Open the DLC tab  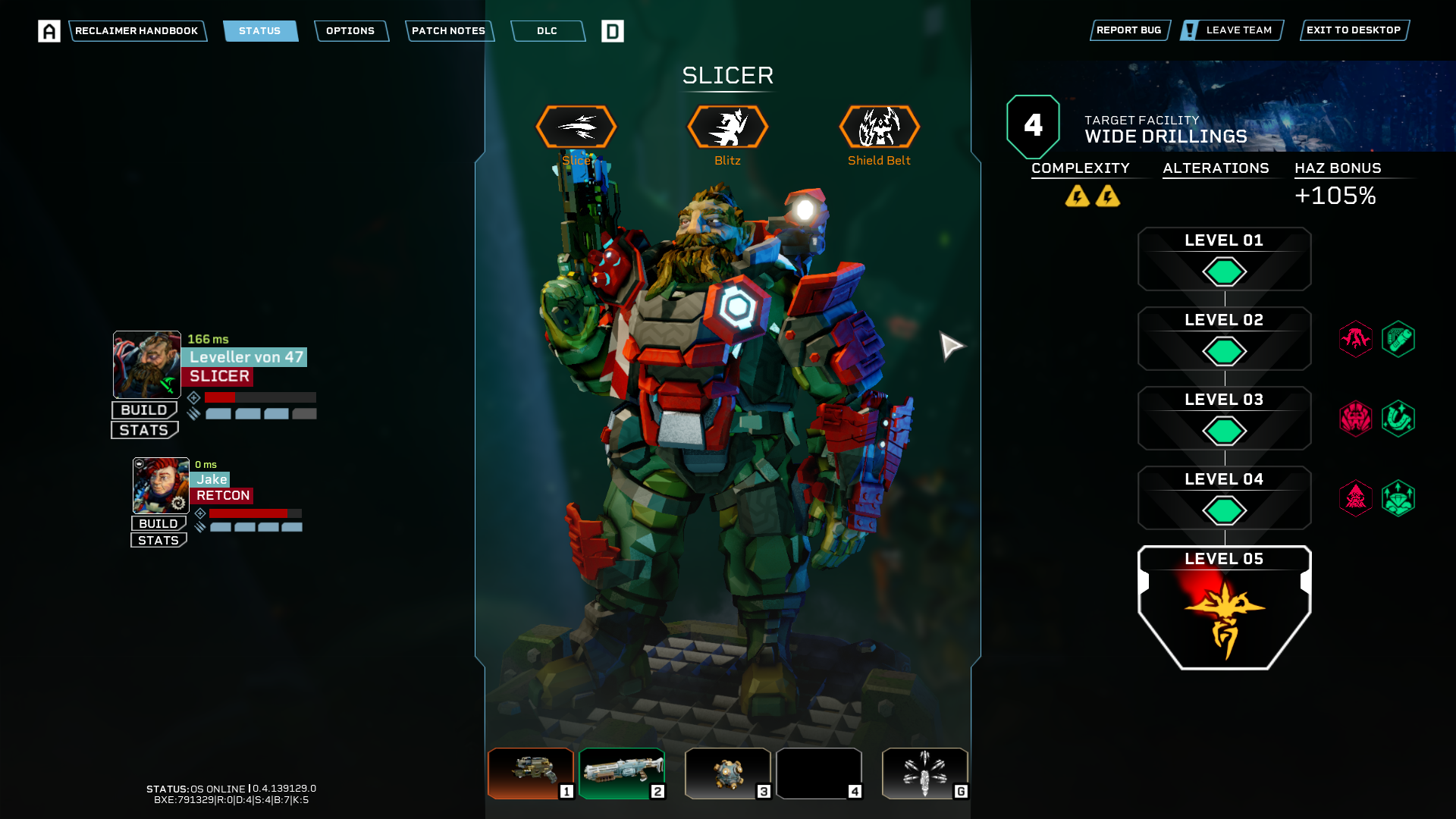point(547,31)
